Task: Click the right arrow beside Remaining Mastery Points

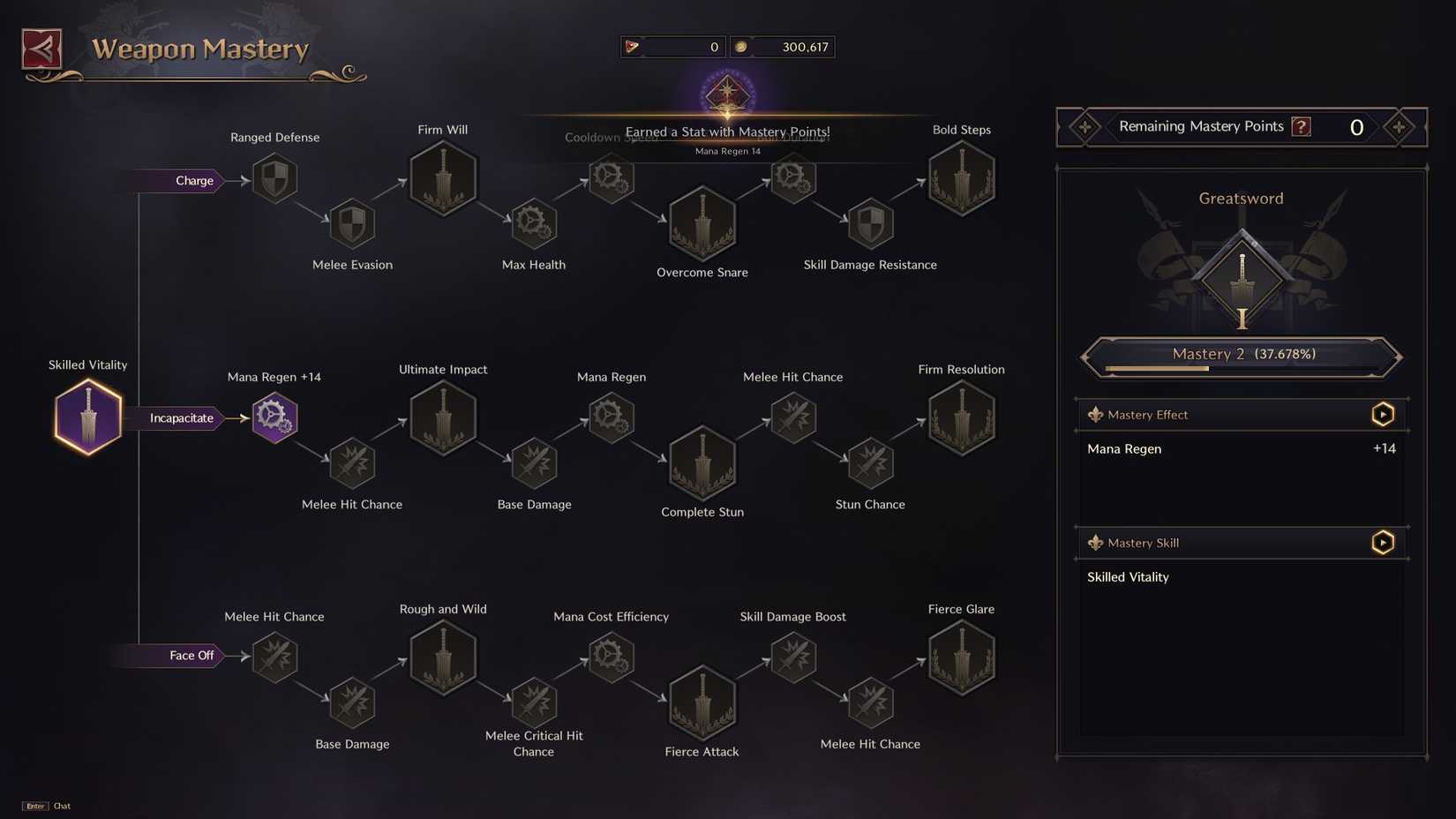Action: [x=1399, y=127]
